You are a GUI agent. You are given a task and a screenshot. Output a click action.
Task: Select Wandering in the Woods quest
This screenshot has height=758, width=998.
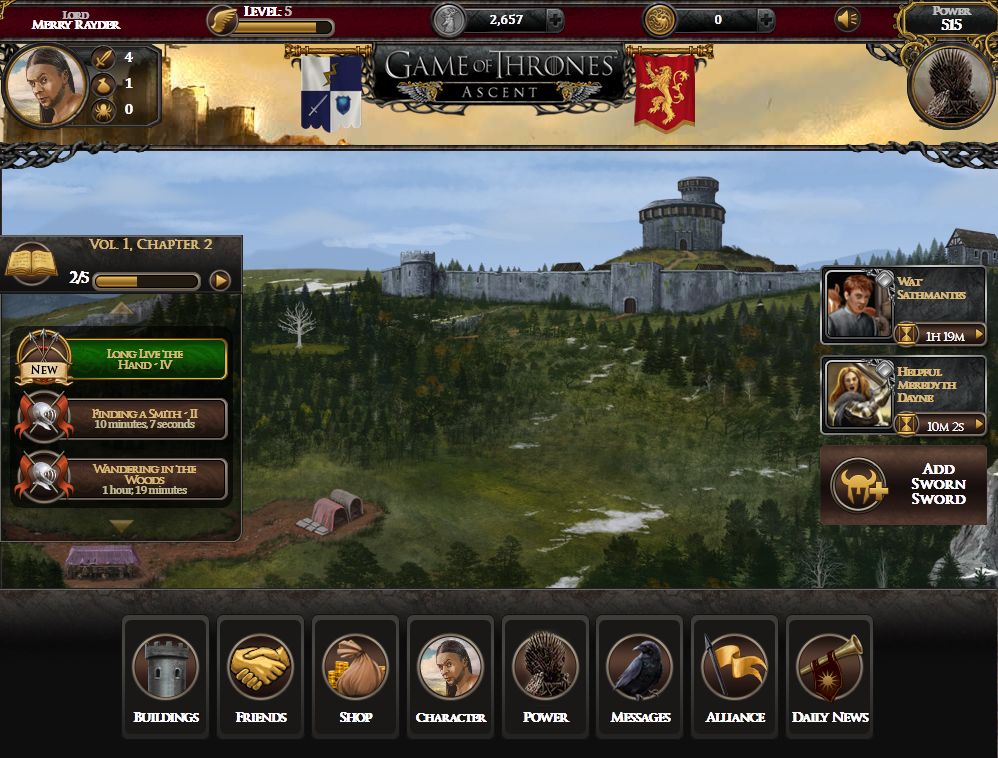point(145,478)
